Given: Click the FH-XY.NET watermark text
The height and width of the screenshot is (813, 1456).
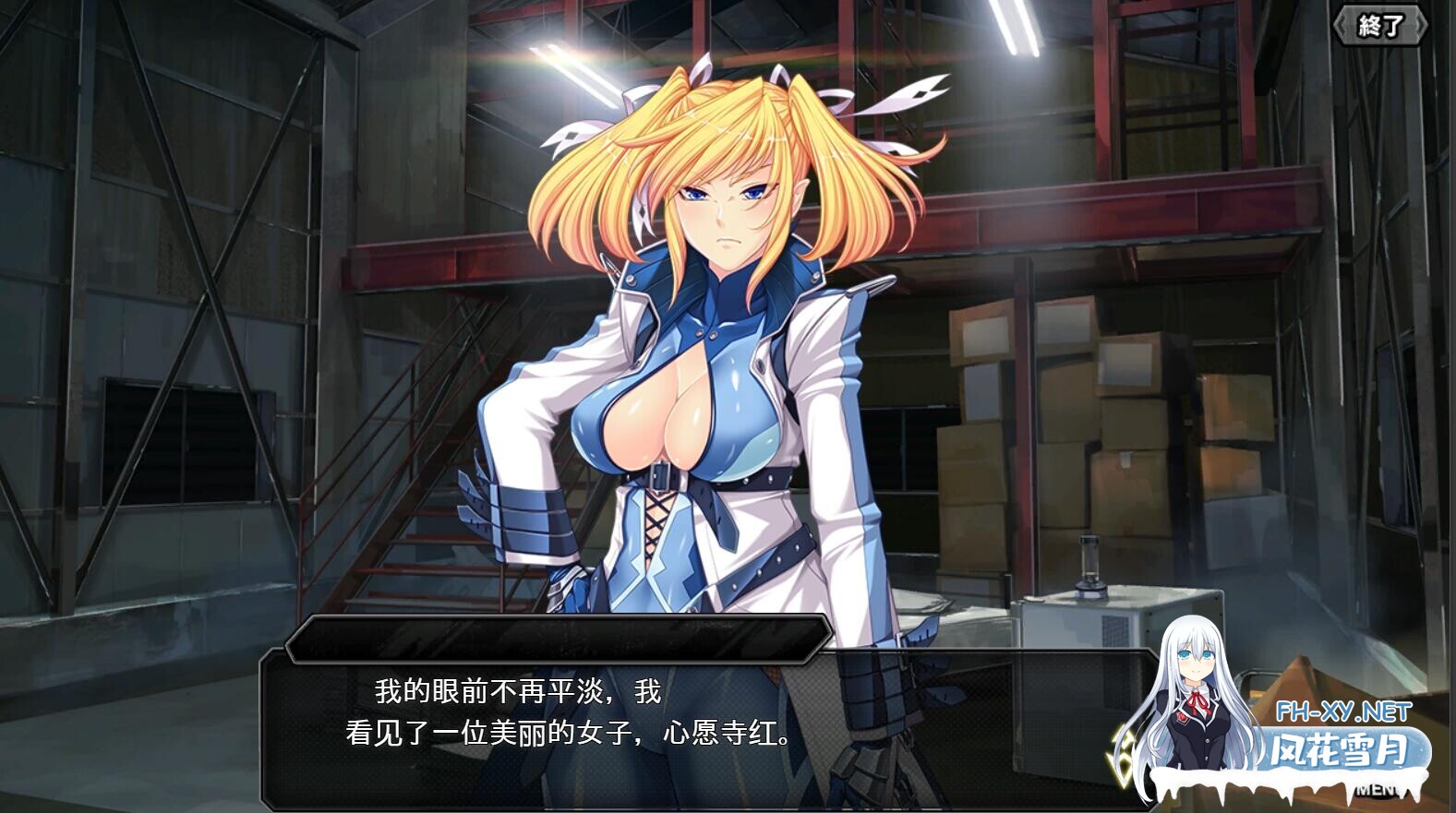Looking at the screenshot, I should (x=1343, y=711).
